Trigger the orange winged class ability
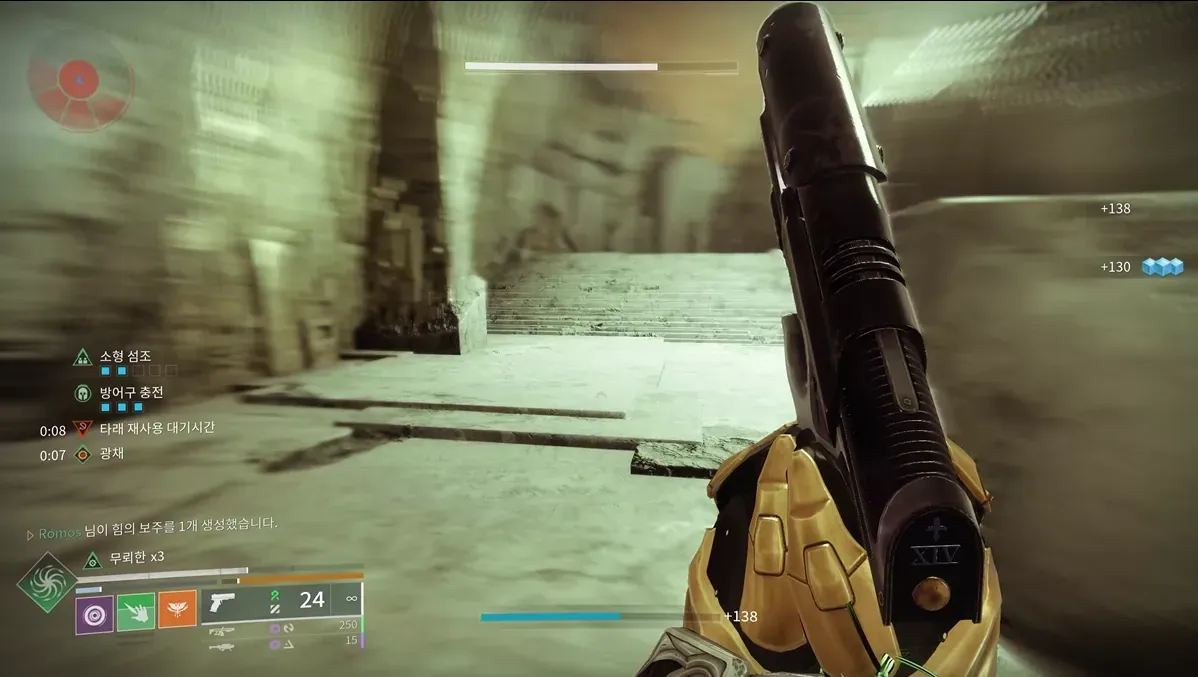1198x677 pixels. 177,610
